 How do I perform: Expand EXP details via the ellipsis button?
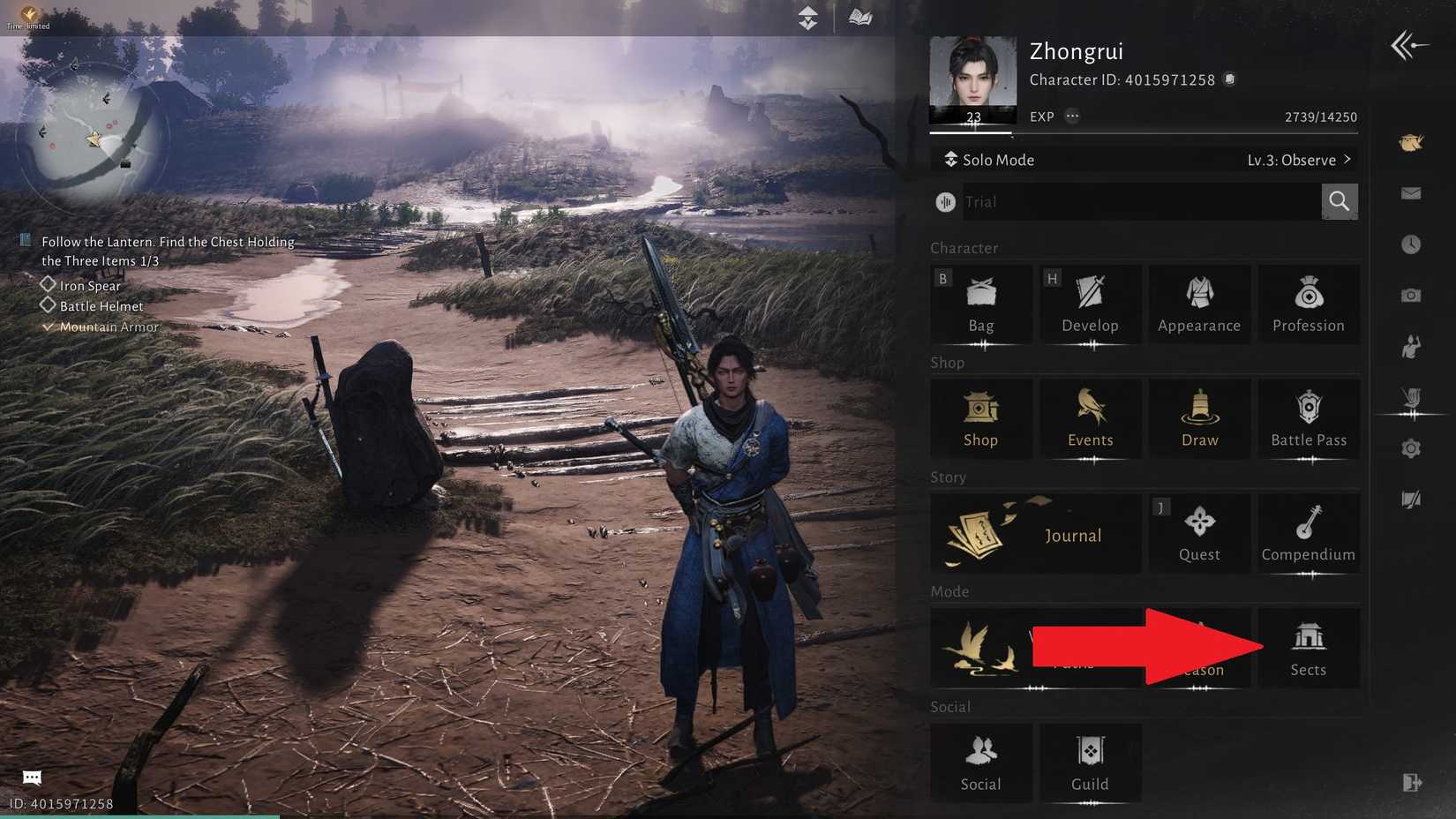1073,116
